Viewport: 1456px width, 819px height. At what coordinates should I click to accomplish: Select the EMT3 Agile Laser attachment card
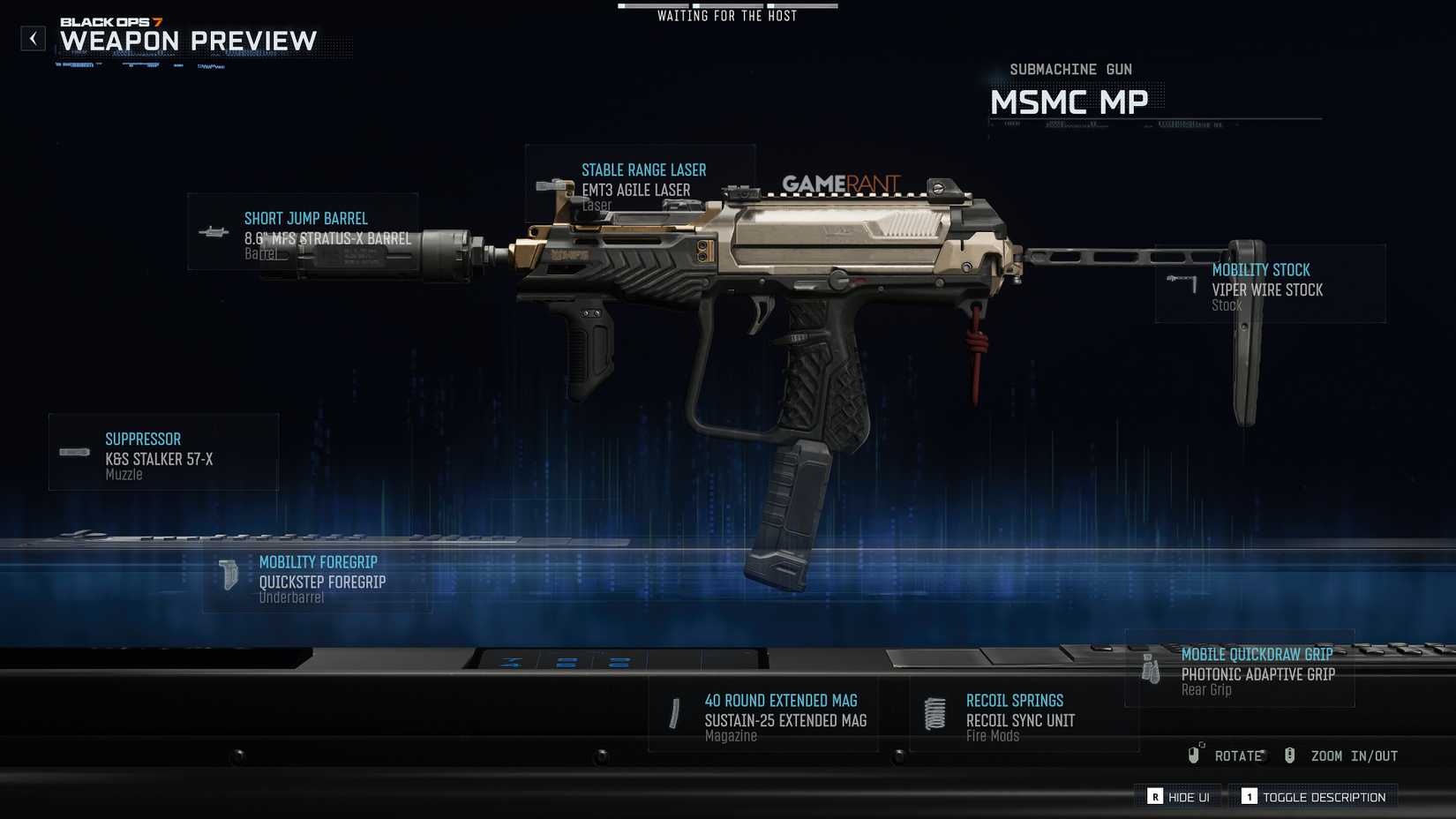[x=640, y=184]
